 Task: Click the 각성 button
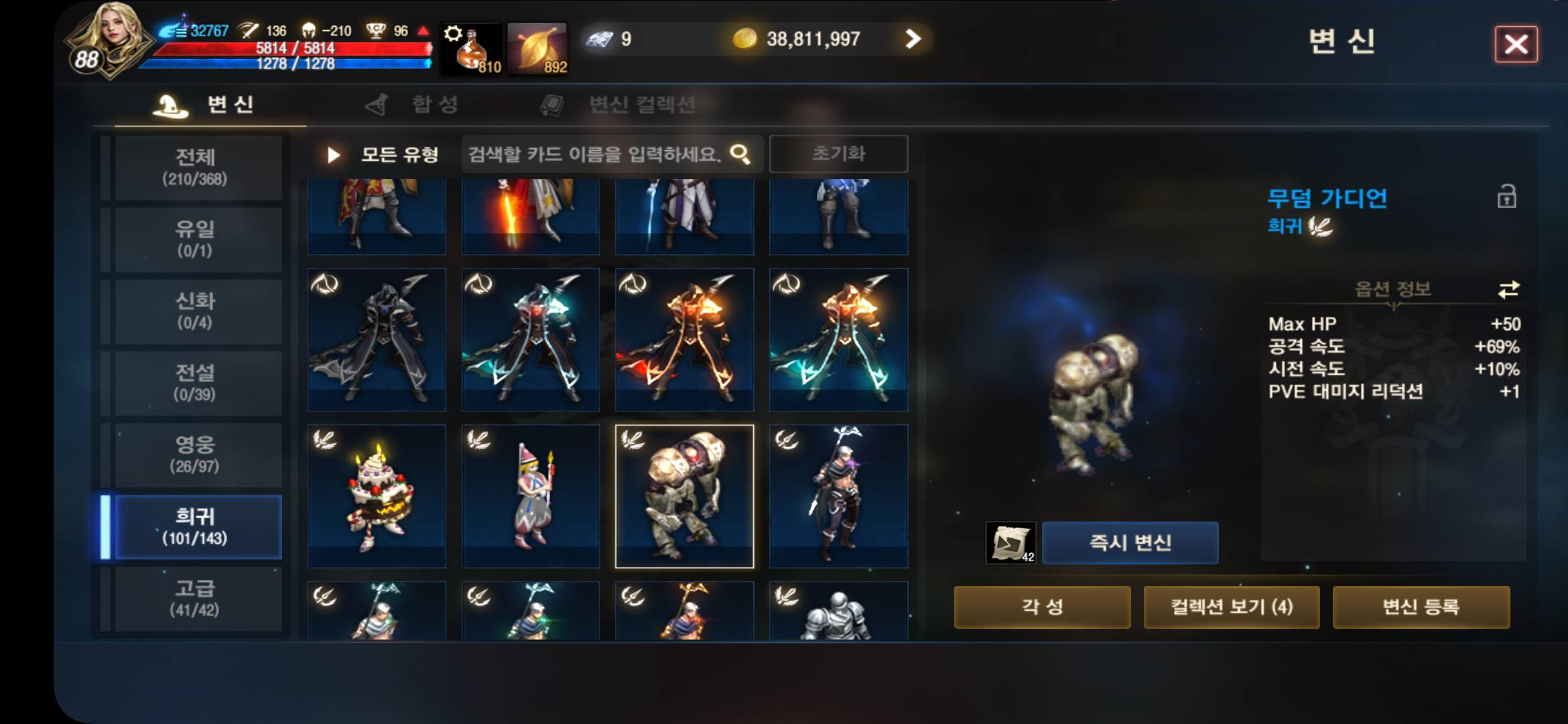click(1041, 606)
